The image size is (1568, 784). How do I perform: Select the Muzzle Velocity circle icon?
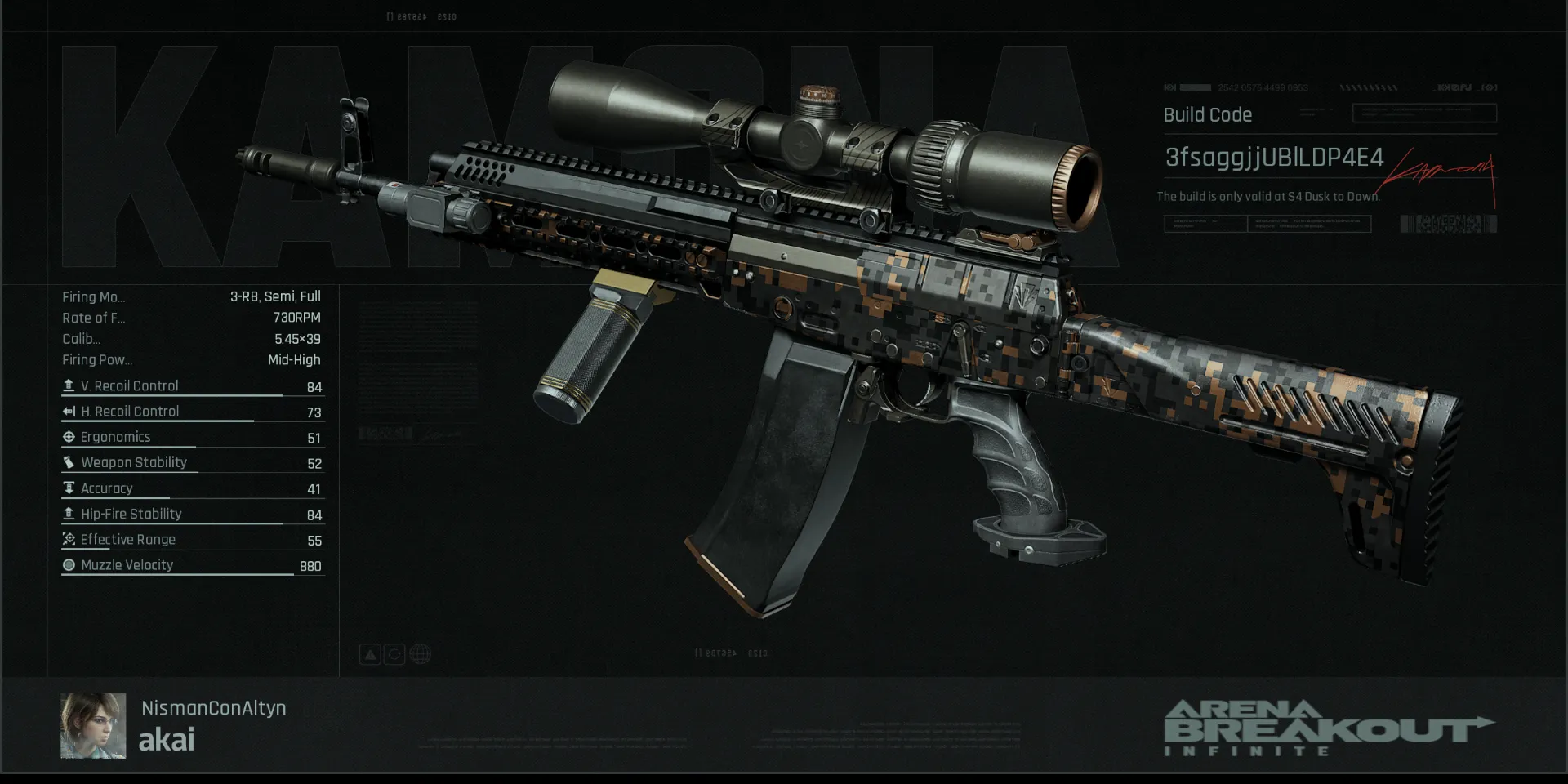pyautogui.click(x=69, y=564)
